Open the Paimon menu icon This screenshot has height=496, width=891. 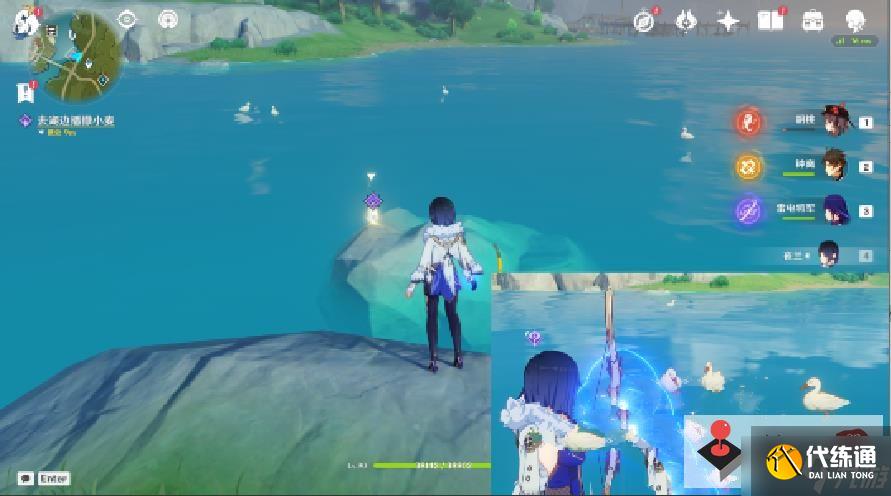tap(24, 22)
